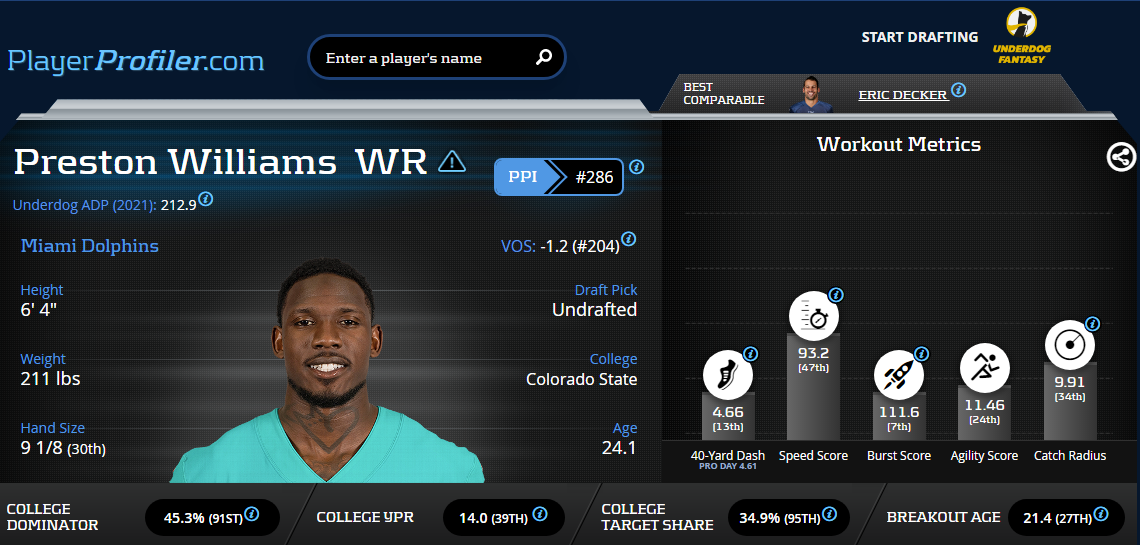Select the 40-Yard Dash cleat icon

(x=726, y=376)
